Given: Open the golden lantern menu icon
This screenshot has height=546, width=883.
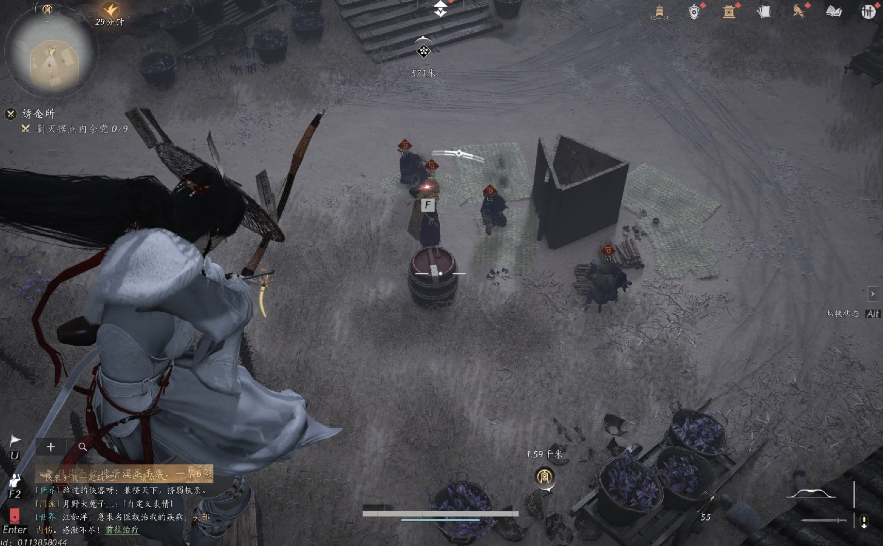Looking at the screenshot, I should (660, 11).
